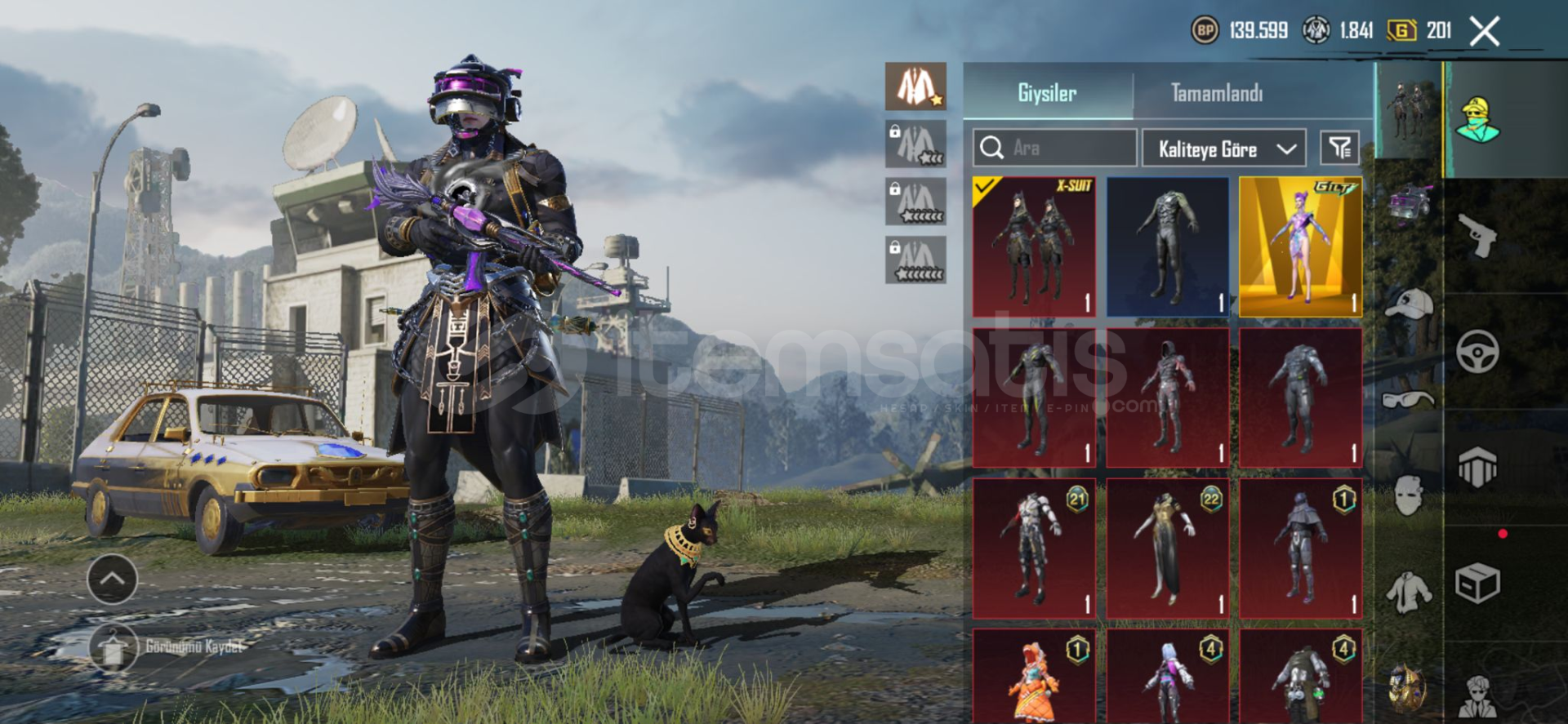Open the outfit filter button
This screenshot has height=724, width=1568.
click(1339, 148)
